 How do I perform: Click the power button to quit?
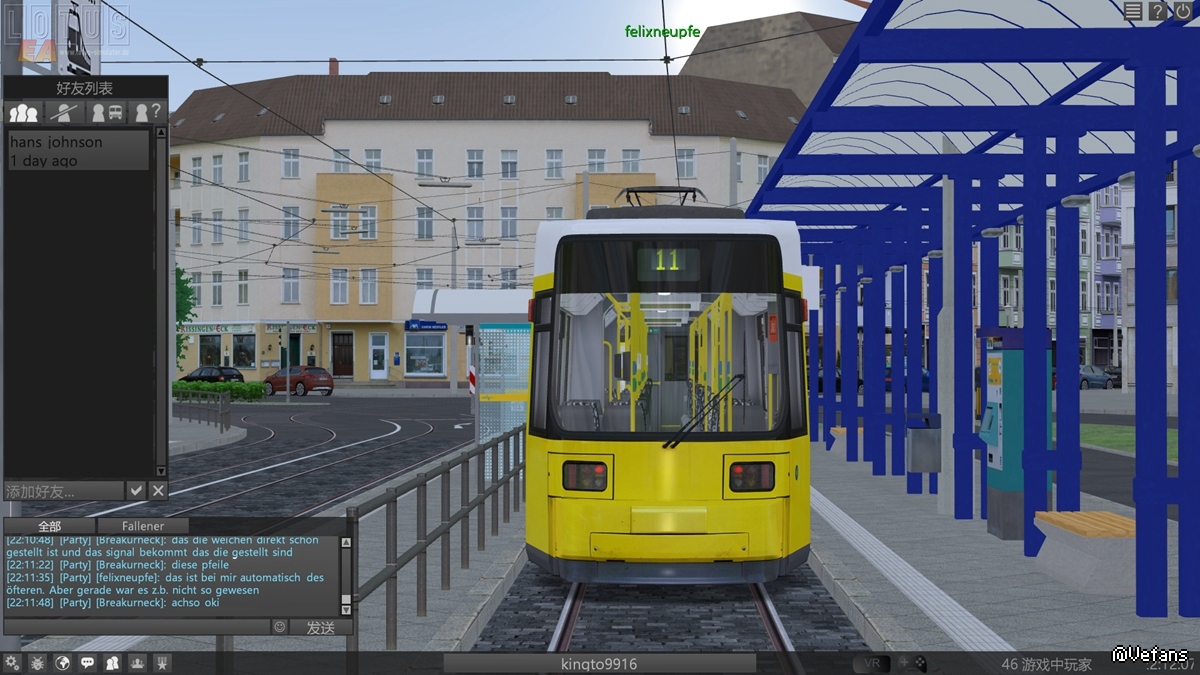pyautogui.click(x=1183, y=11)
